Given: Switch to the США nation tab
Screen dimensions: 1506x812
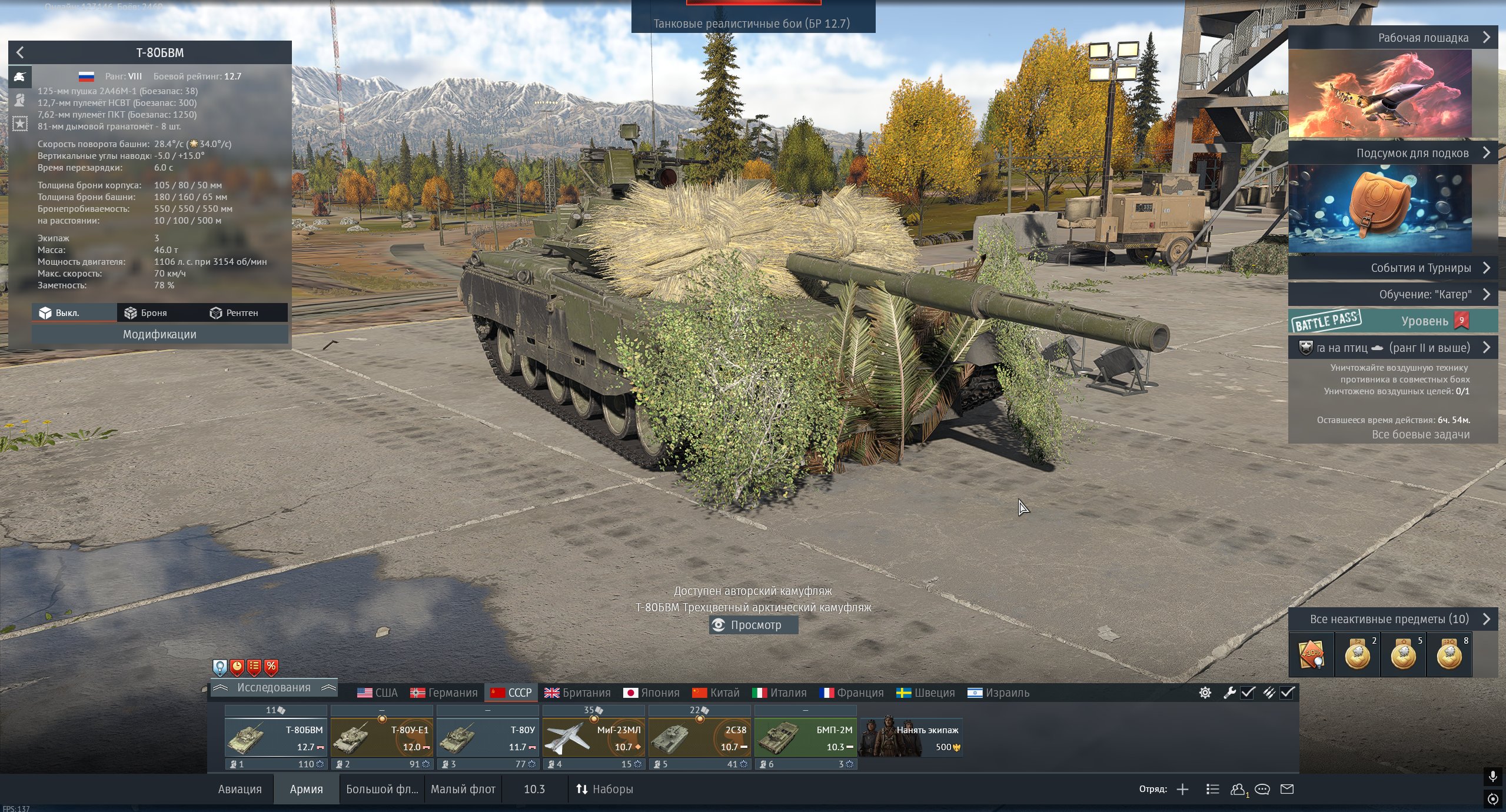Looking at the screenshot, I should pyautogui.click(x=378, y=693).
